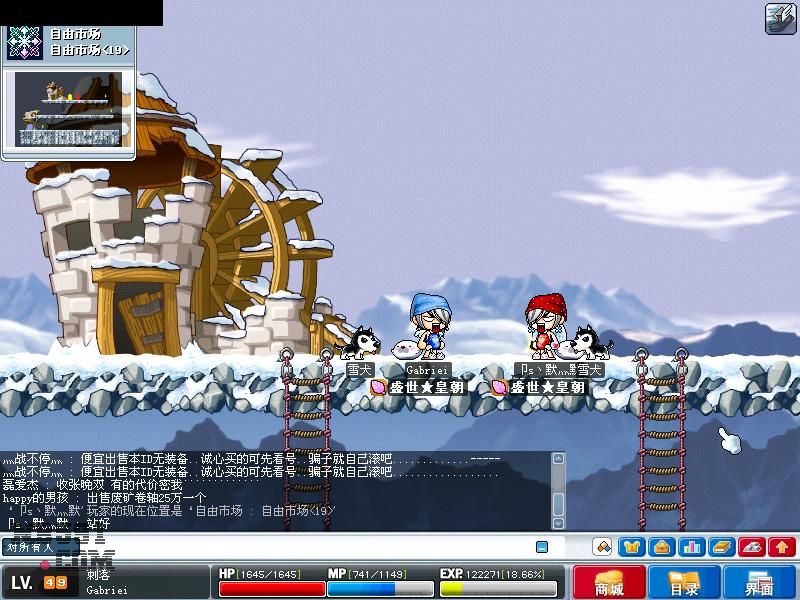
Task: Open the 目录 menu button
Action: click(x=684, y=582)
